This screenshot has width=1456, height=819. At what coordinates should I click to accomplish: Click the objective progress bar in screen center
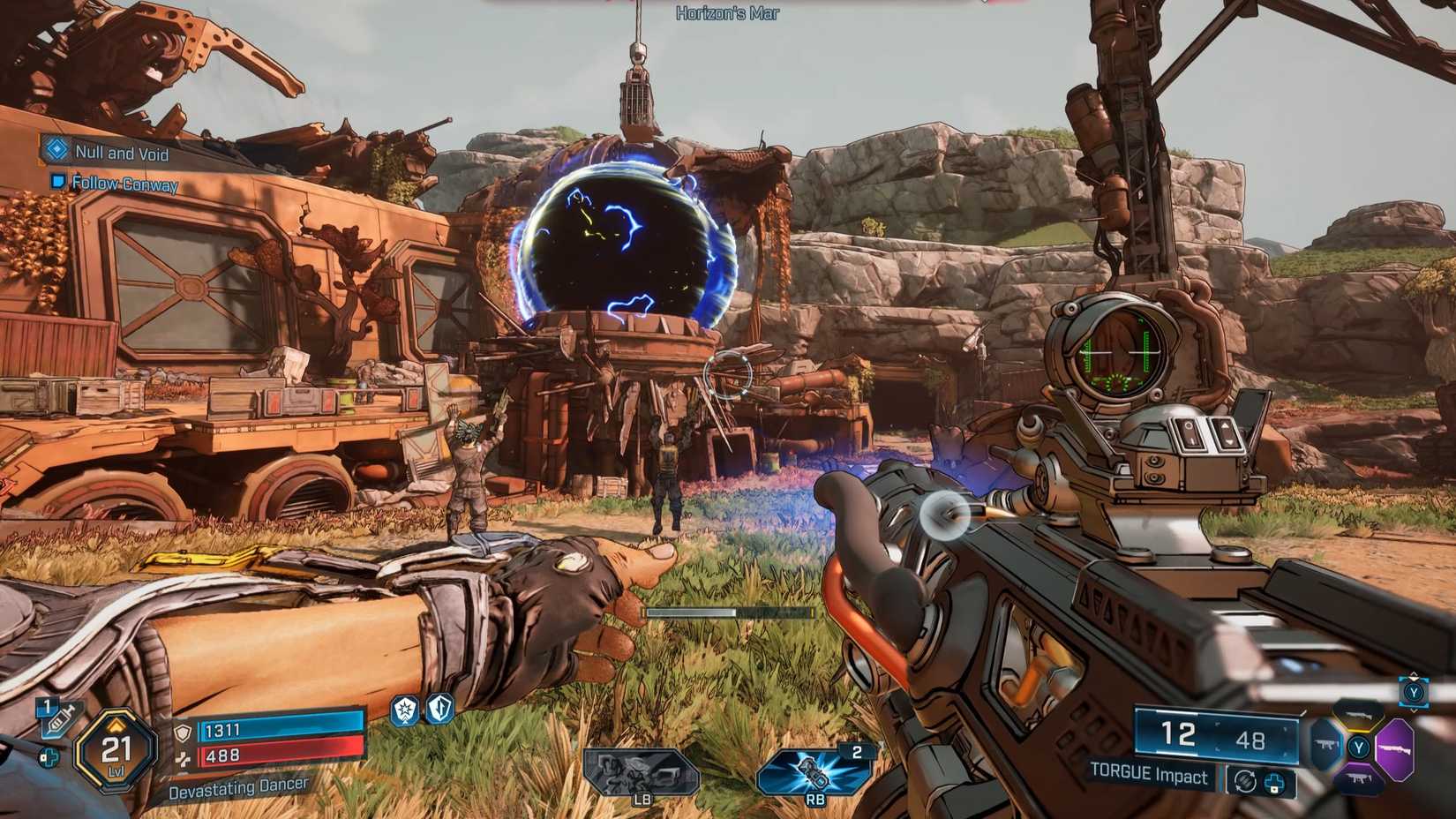(725, 611)
